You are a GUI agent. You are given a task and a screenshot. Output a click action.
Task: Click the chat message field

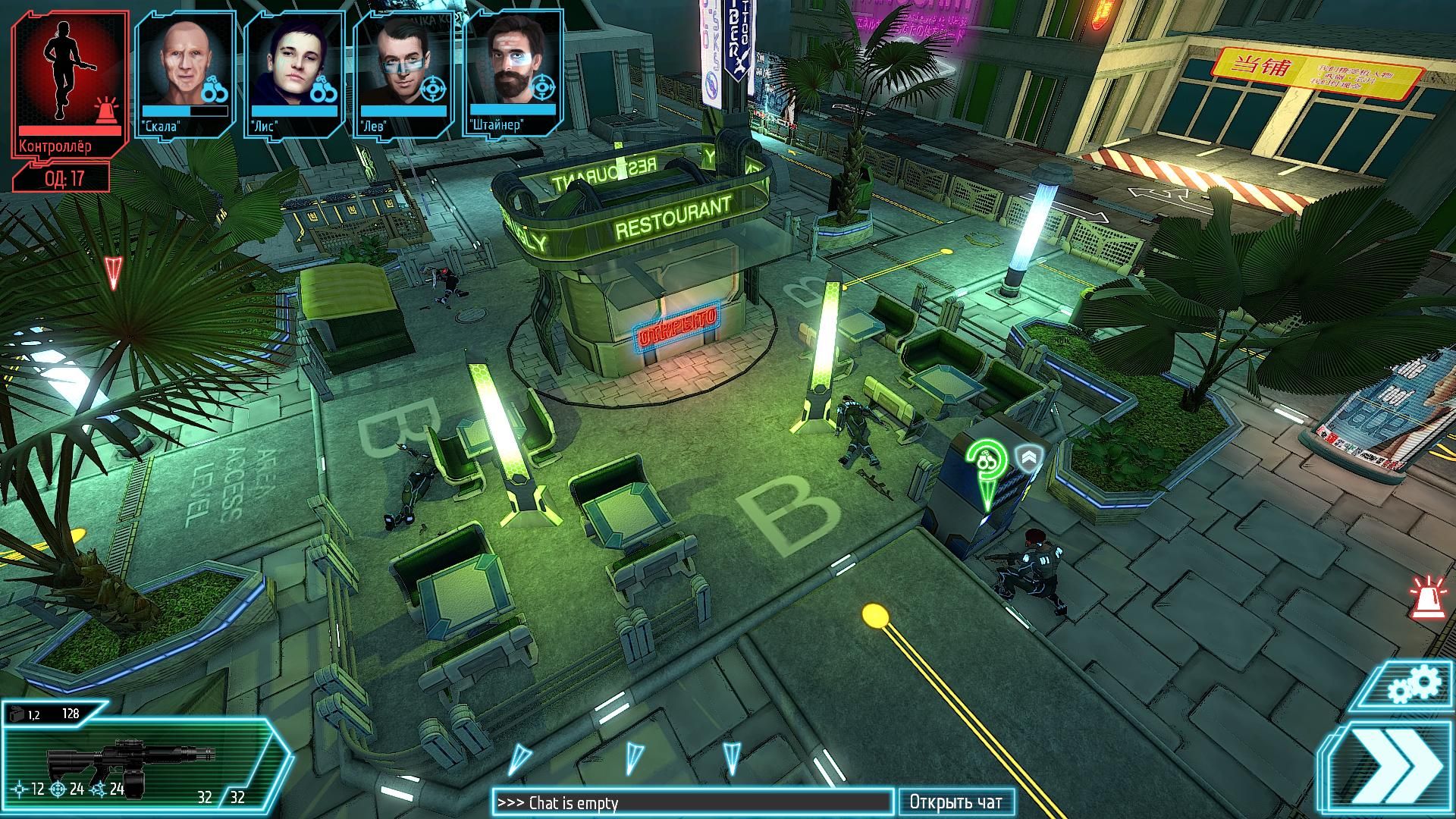tap(692, 802)
